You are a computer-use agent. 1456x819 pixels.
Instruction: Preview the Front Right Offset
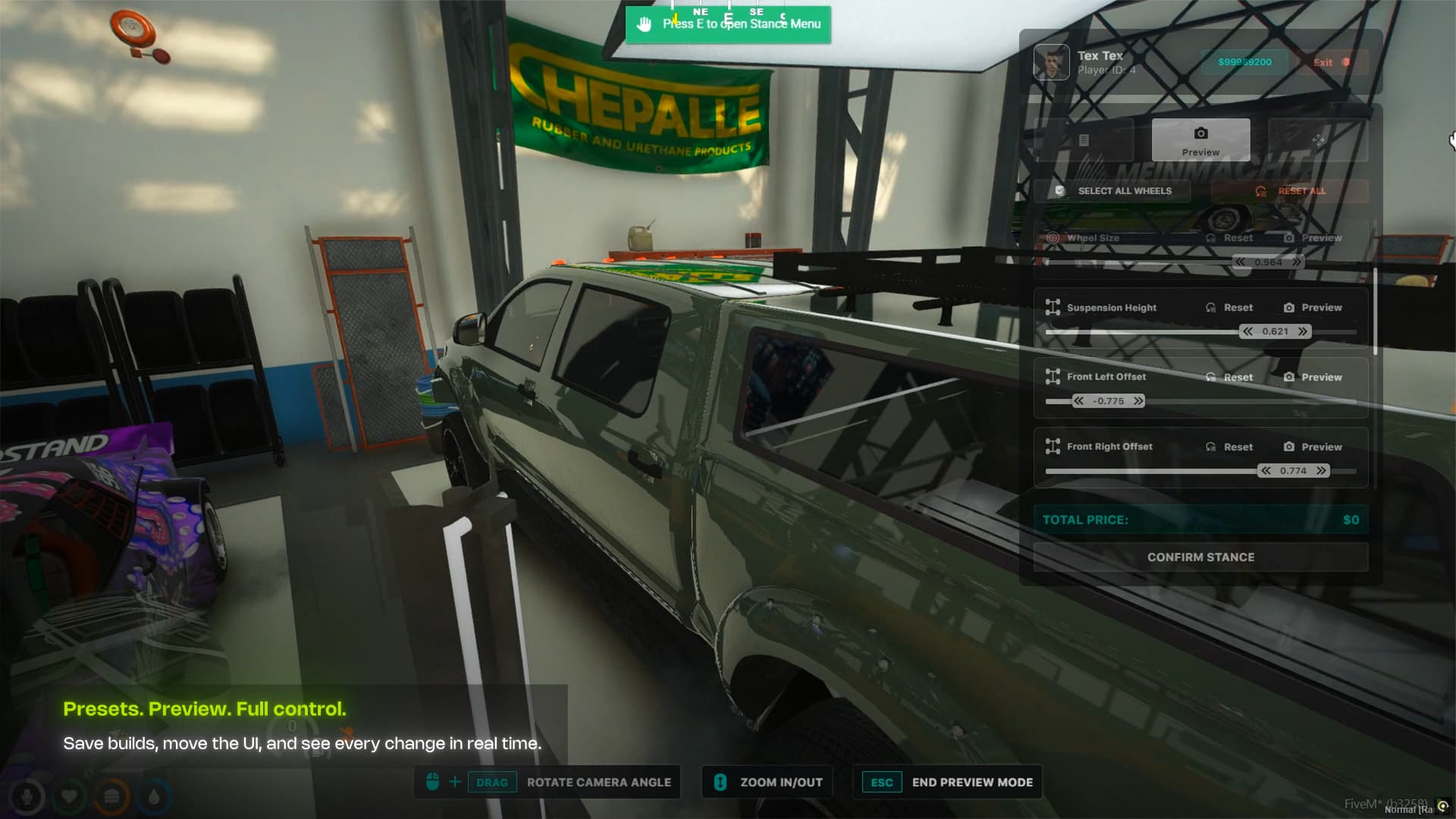[x=1313, y=447]
